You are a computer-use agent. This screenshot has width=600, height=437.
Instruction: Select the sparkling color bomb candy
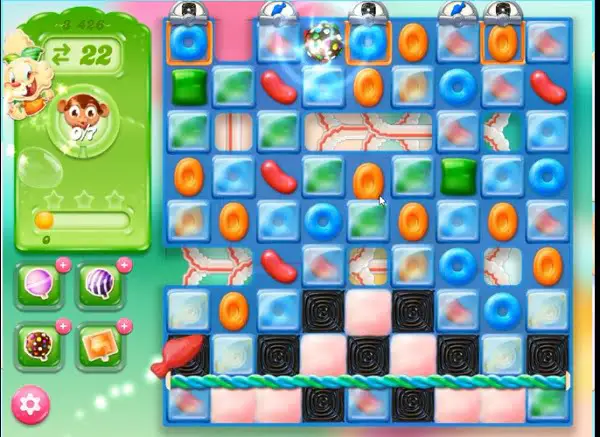[x=321, y=42]
